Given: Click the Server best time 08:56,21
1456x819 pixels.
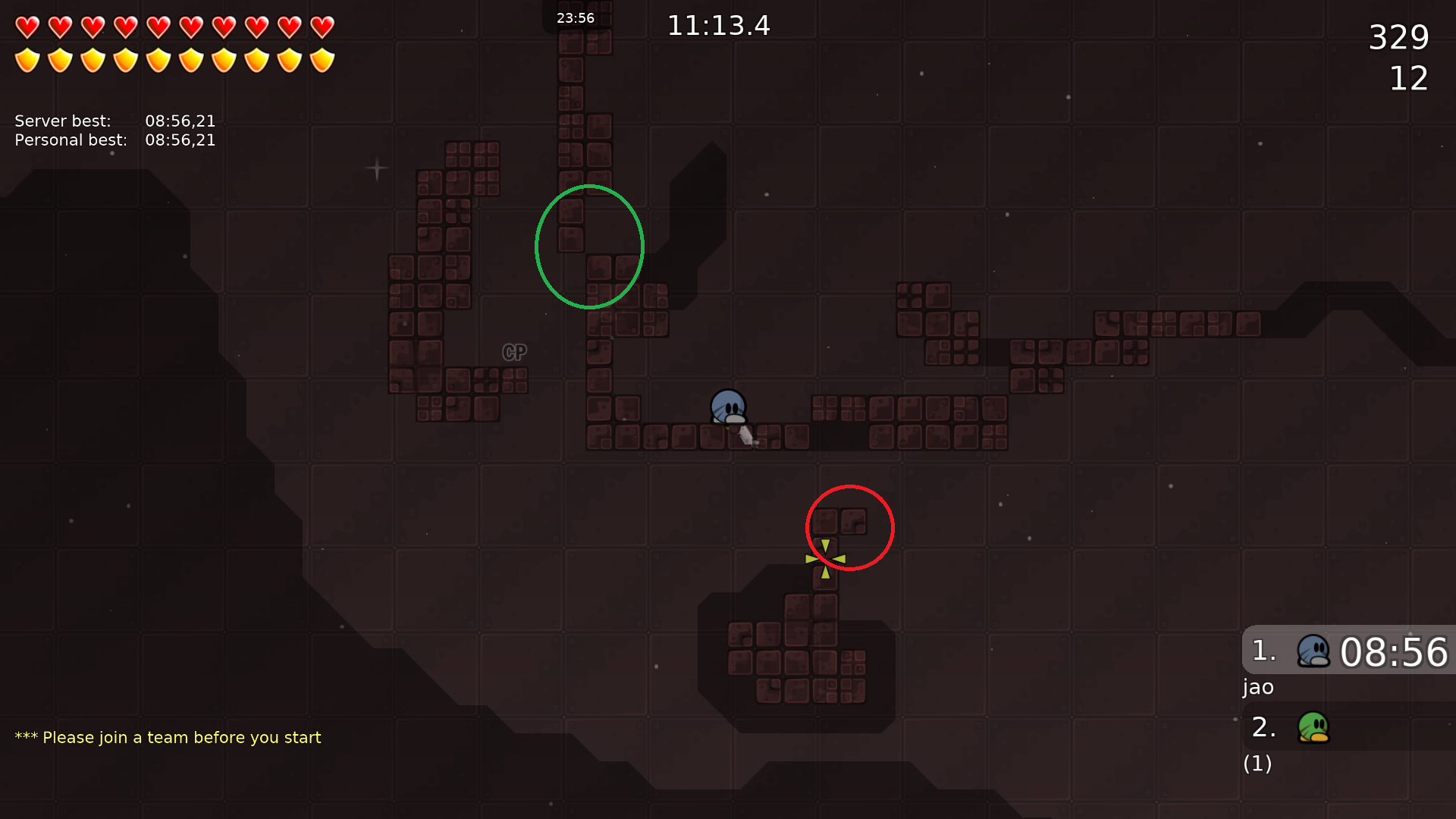Looking at the screenshot, I should point(180,120).
